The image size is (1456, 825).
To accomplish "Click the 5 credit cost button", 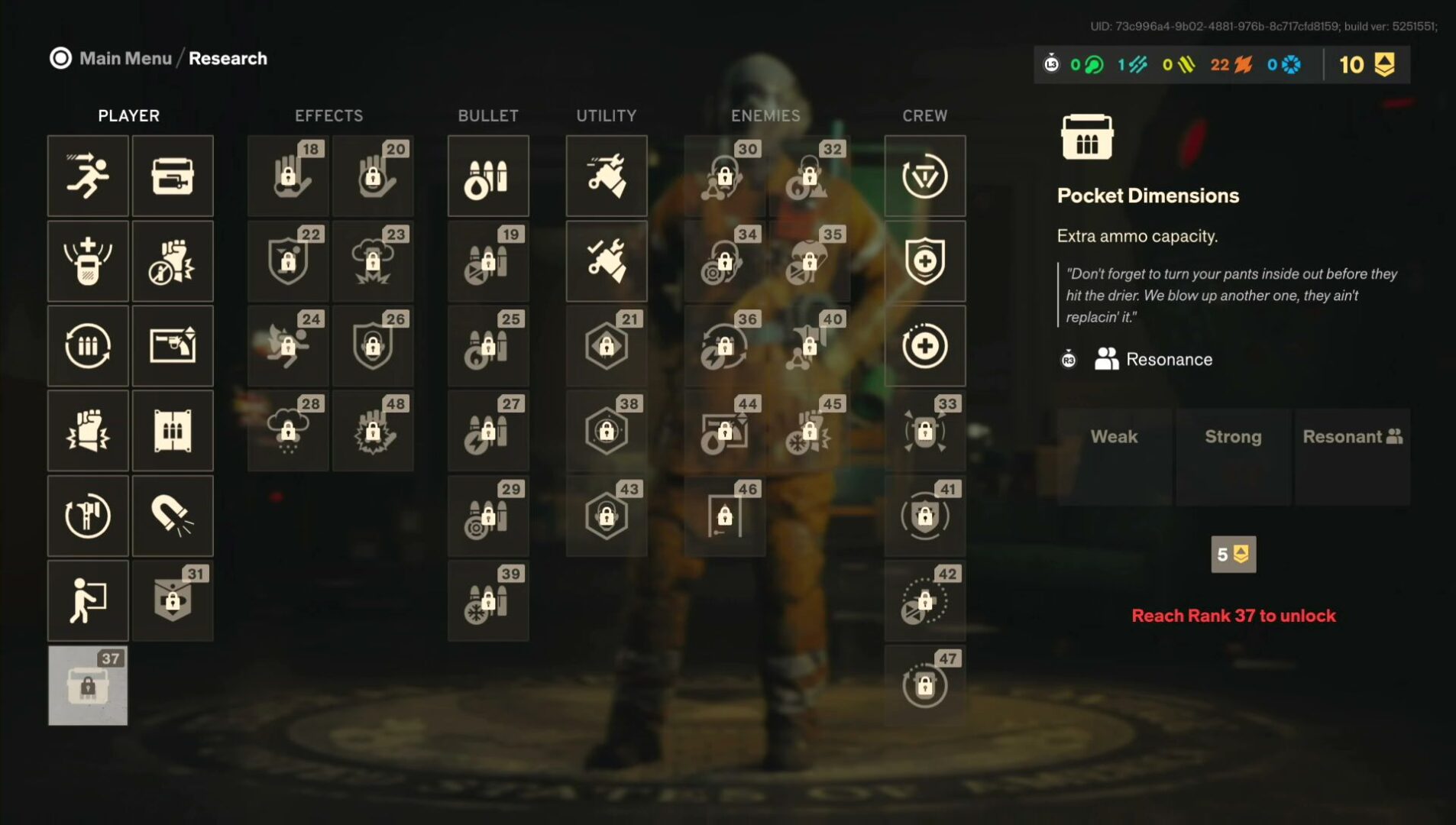I will [1233, 555].
